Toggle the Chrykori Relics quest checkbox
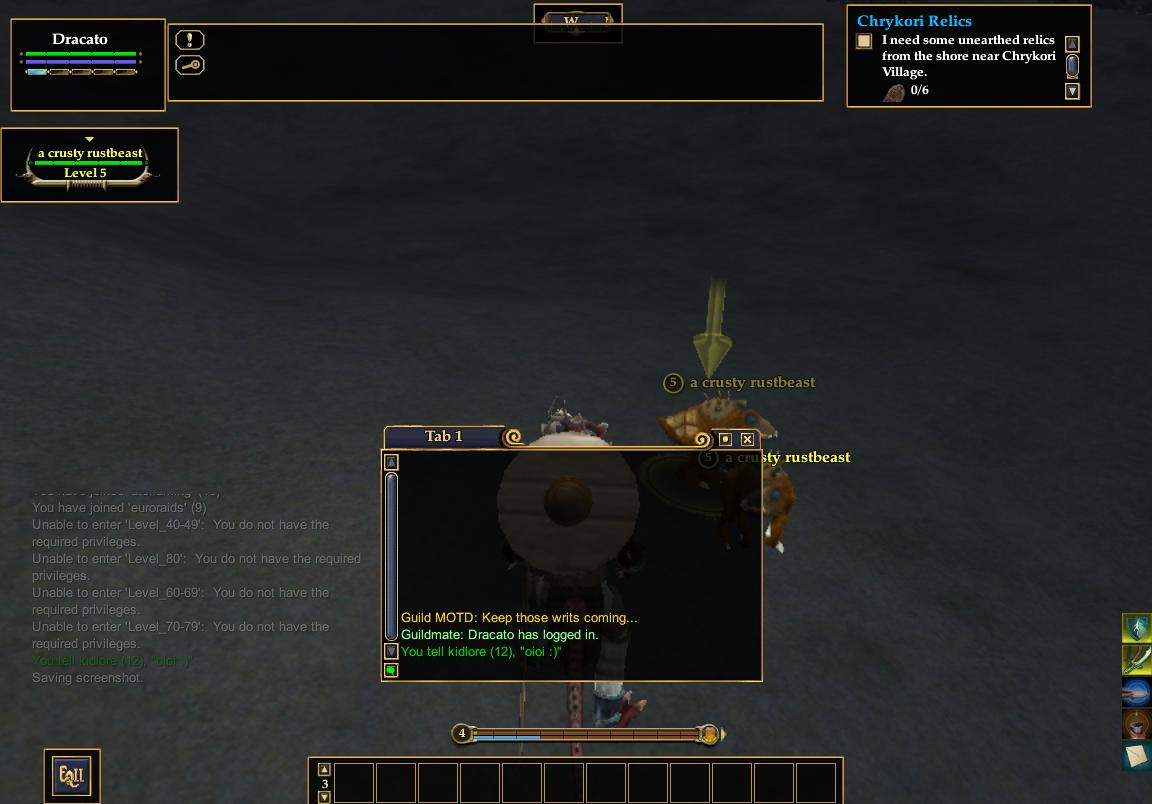 pos(864,41)
